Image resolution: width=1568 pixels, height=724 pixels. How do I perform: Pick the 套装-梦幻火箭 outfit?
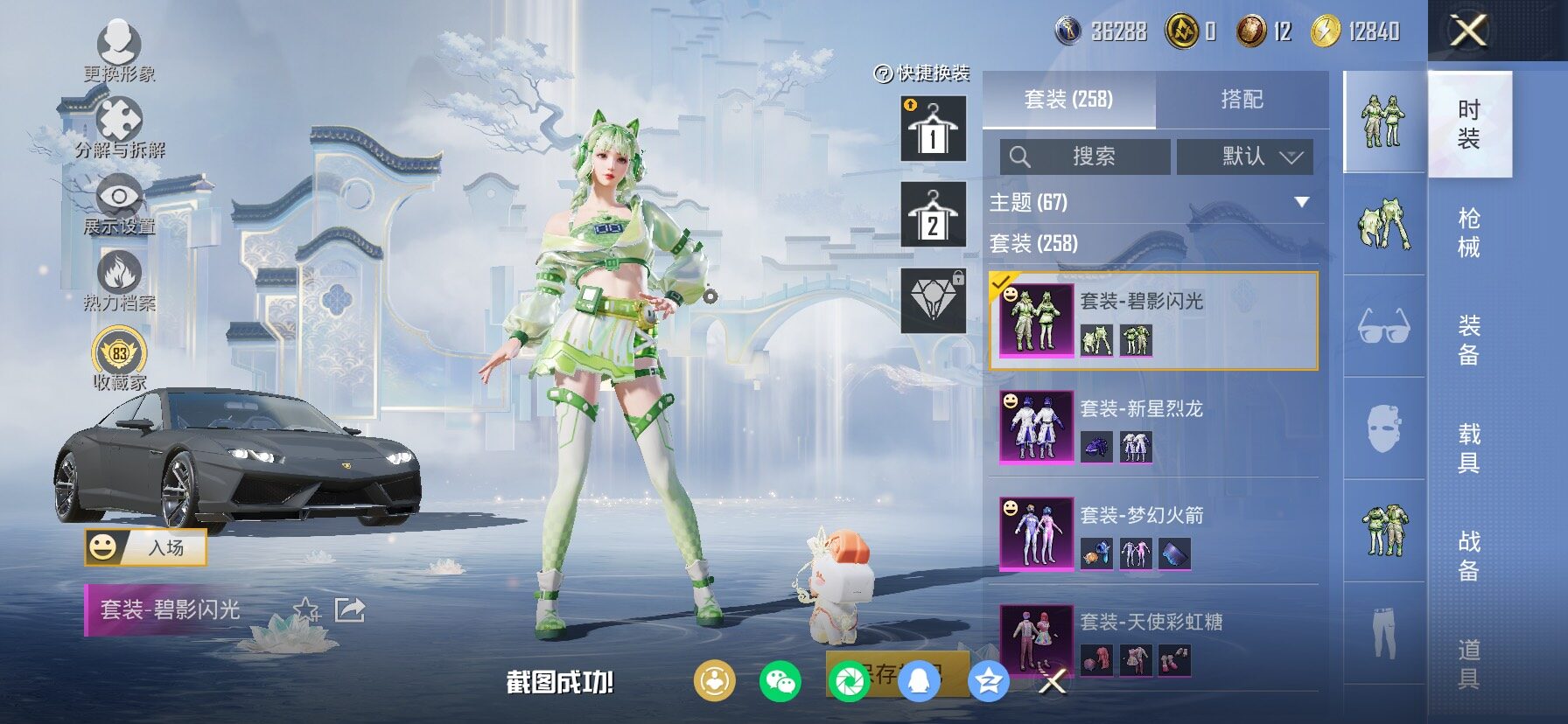click(1153, 534)
